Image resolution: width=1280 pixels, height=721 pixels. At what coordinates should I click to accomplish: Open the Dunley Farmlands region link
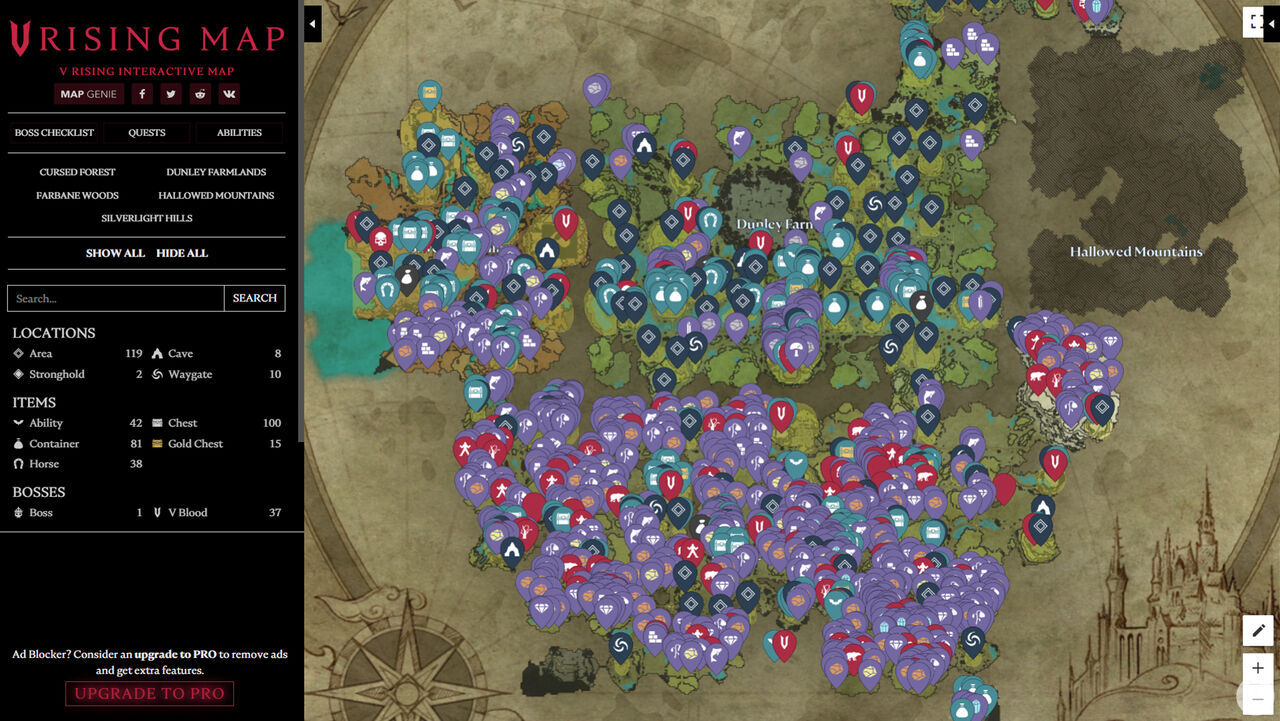216,171
